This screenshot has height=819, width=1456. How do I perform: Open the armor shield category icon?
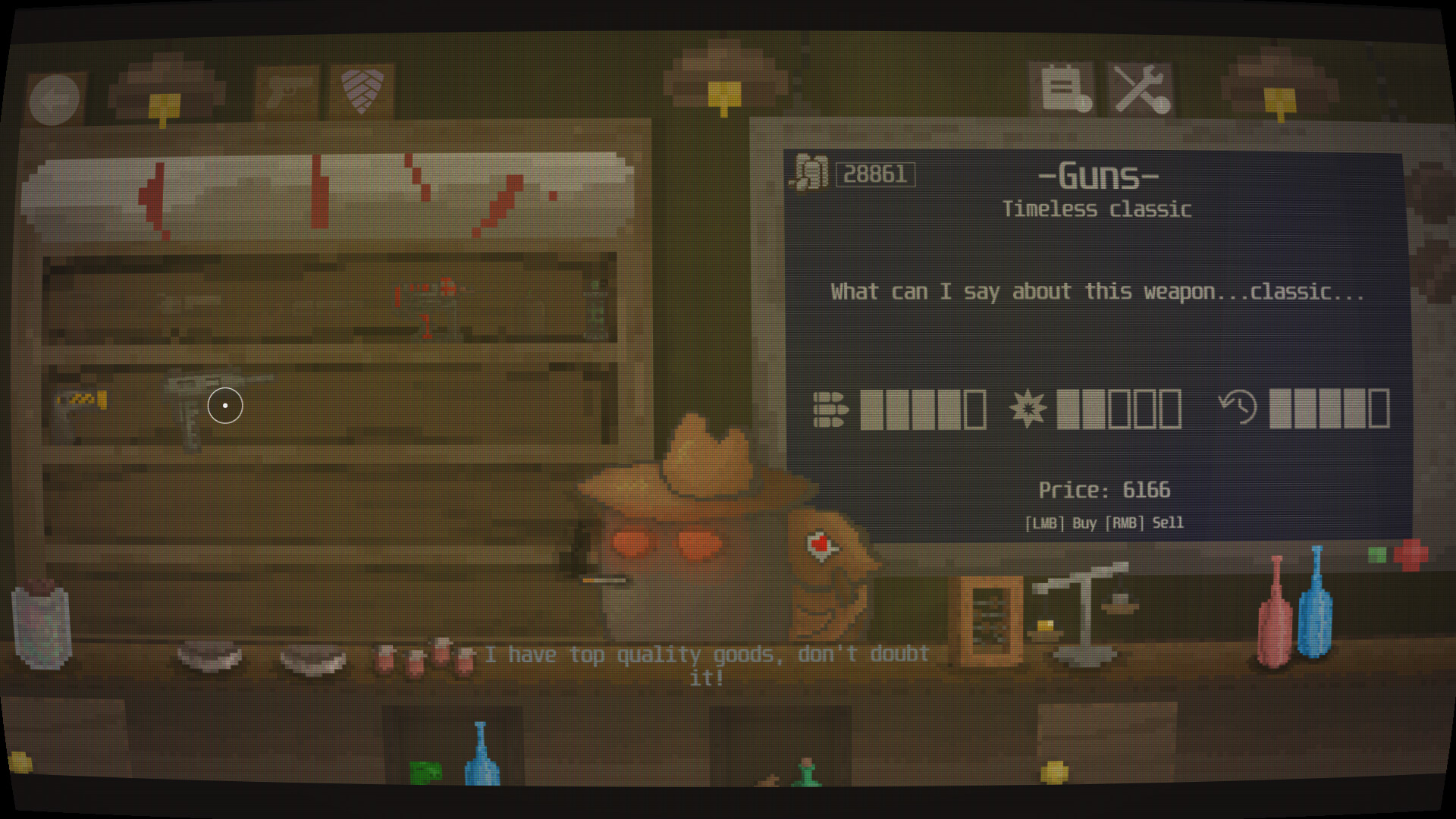[x=360, y=89]
